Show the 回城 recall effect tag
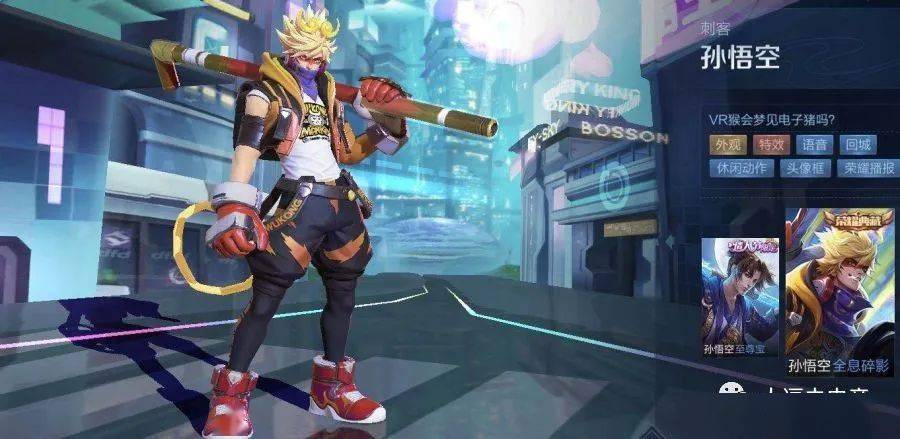900x439 pixels. [x=857, y=144]
